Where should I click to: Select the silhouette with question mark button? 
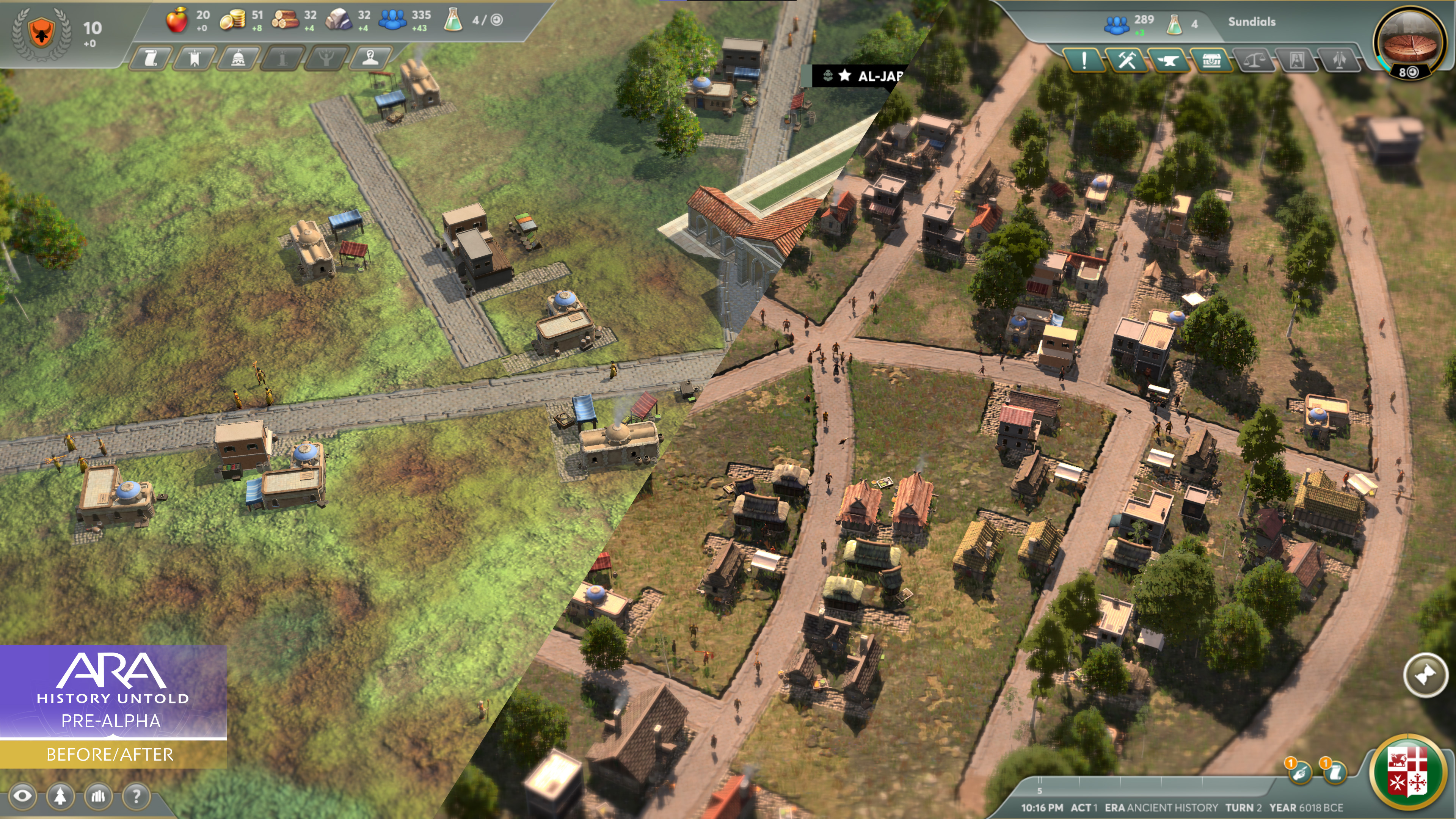pos(370,58)
